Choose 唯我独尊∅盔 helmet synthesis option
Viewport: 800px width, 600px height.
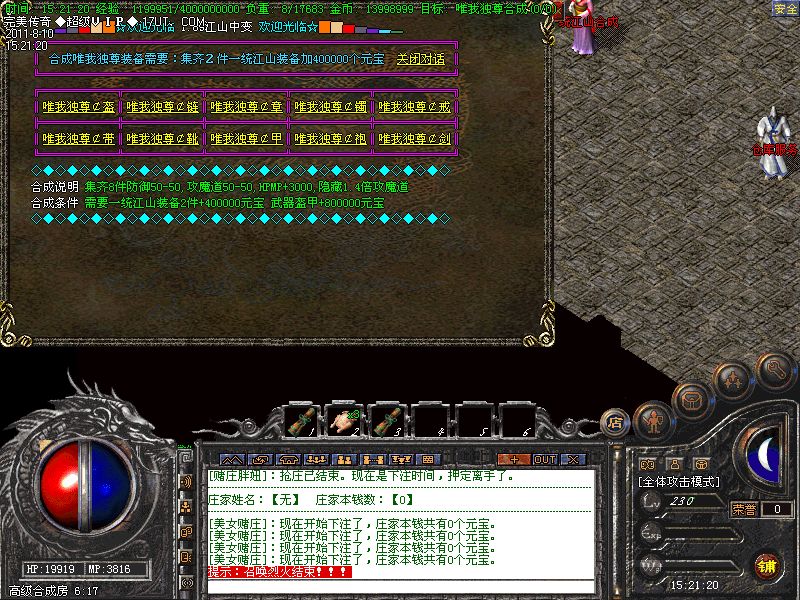coord(79,107)
